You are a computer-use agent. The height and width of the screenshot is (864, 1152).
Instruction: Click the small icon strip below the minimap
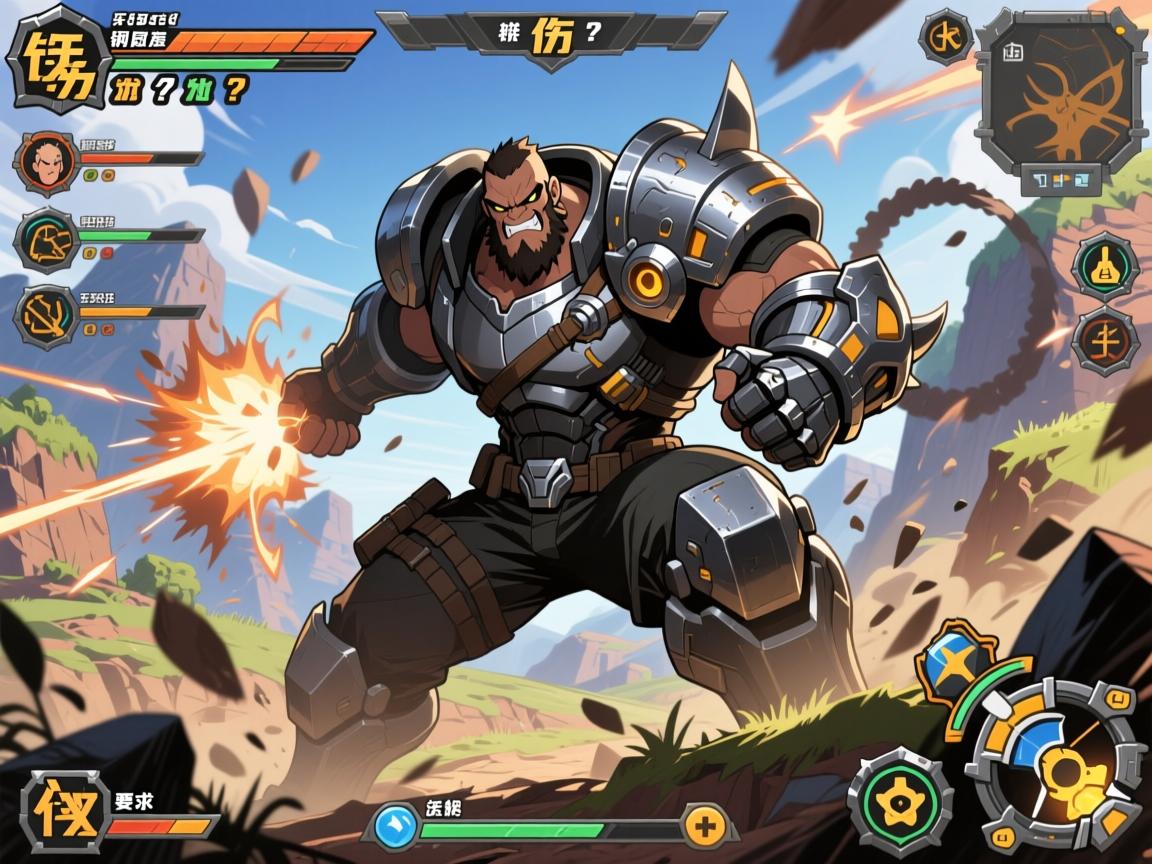(1060, 180)
